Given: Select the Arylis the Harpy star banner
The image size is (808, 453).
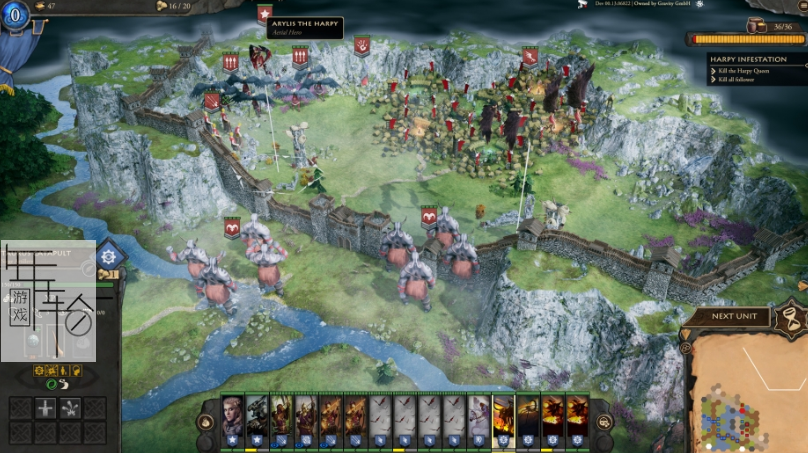Looking at the screenshot, I should pyautogui.click(x=264, y=14).
